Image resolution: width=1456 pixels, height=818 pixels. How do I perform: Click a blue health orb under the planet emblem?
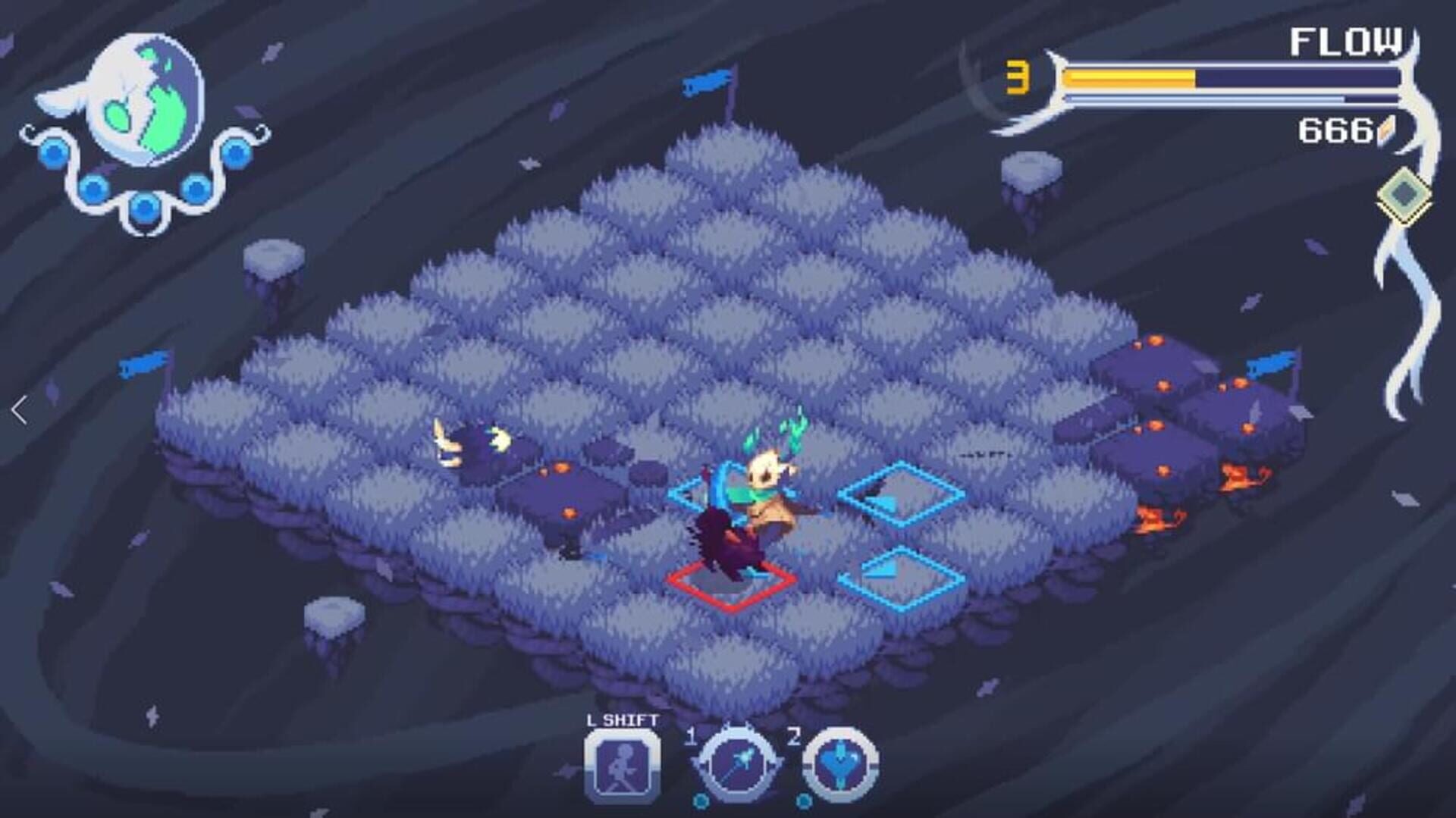tap(143, 206)
